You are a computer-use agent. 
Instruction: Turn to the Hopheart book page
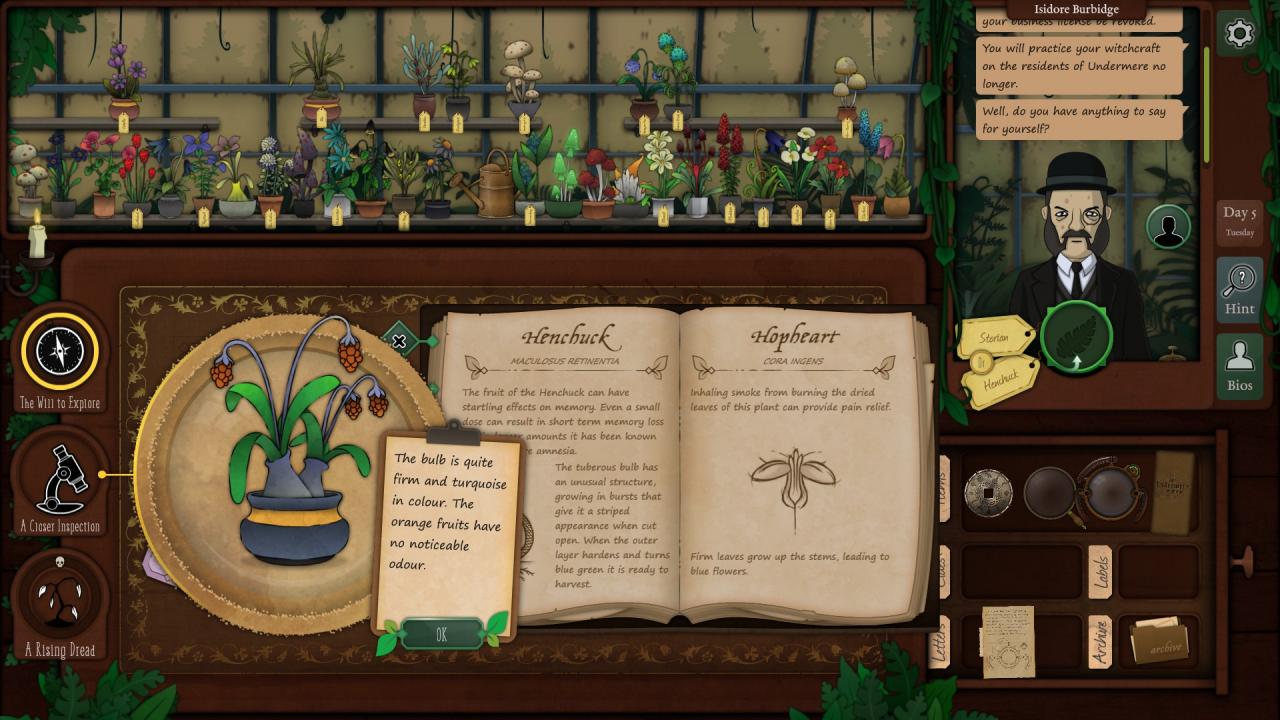point(795,460)
